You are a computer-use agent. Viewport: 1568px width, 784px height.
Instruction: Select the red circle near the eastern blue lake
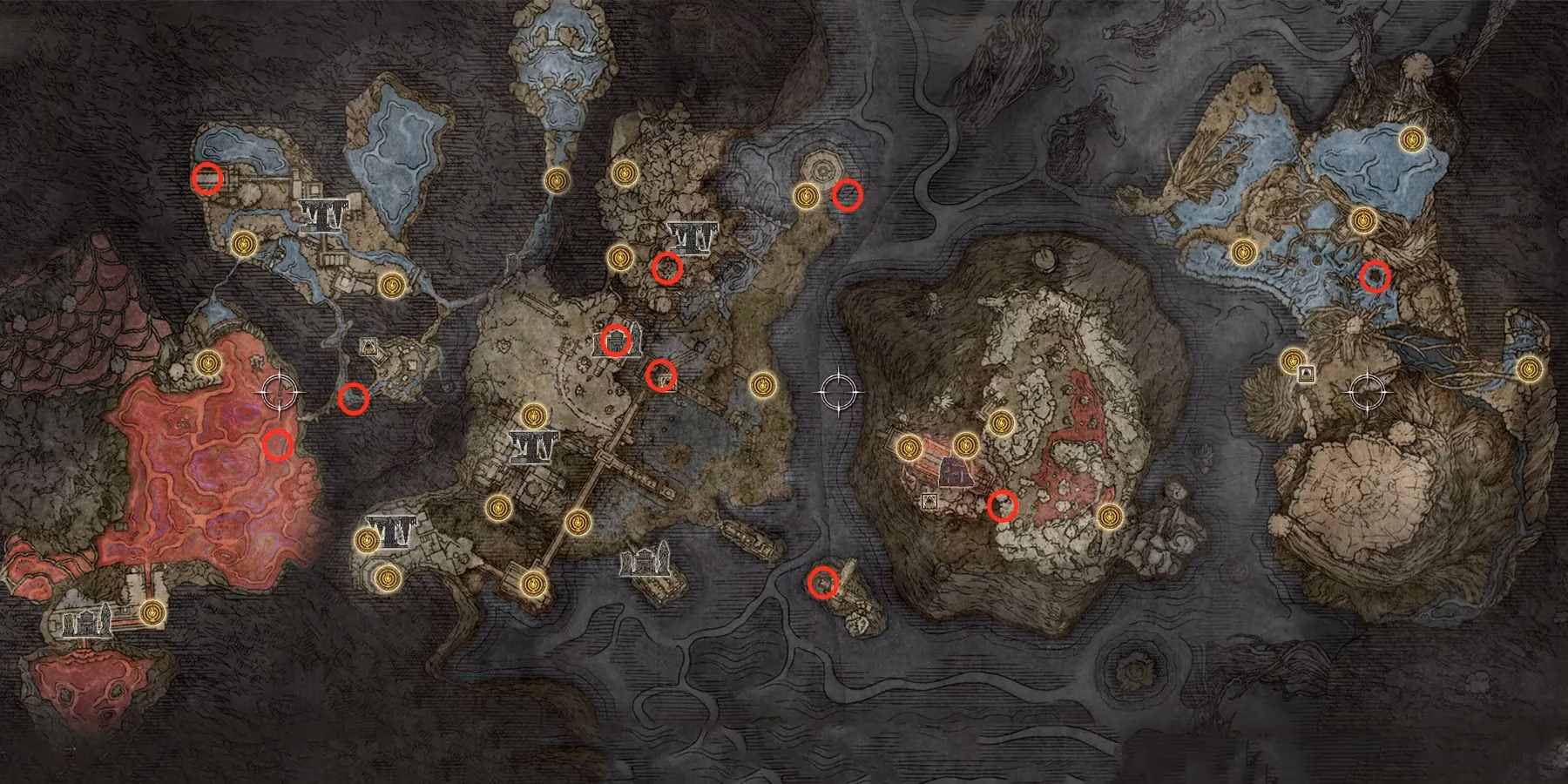1375,274
